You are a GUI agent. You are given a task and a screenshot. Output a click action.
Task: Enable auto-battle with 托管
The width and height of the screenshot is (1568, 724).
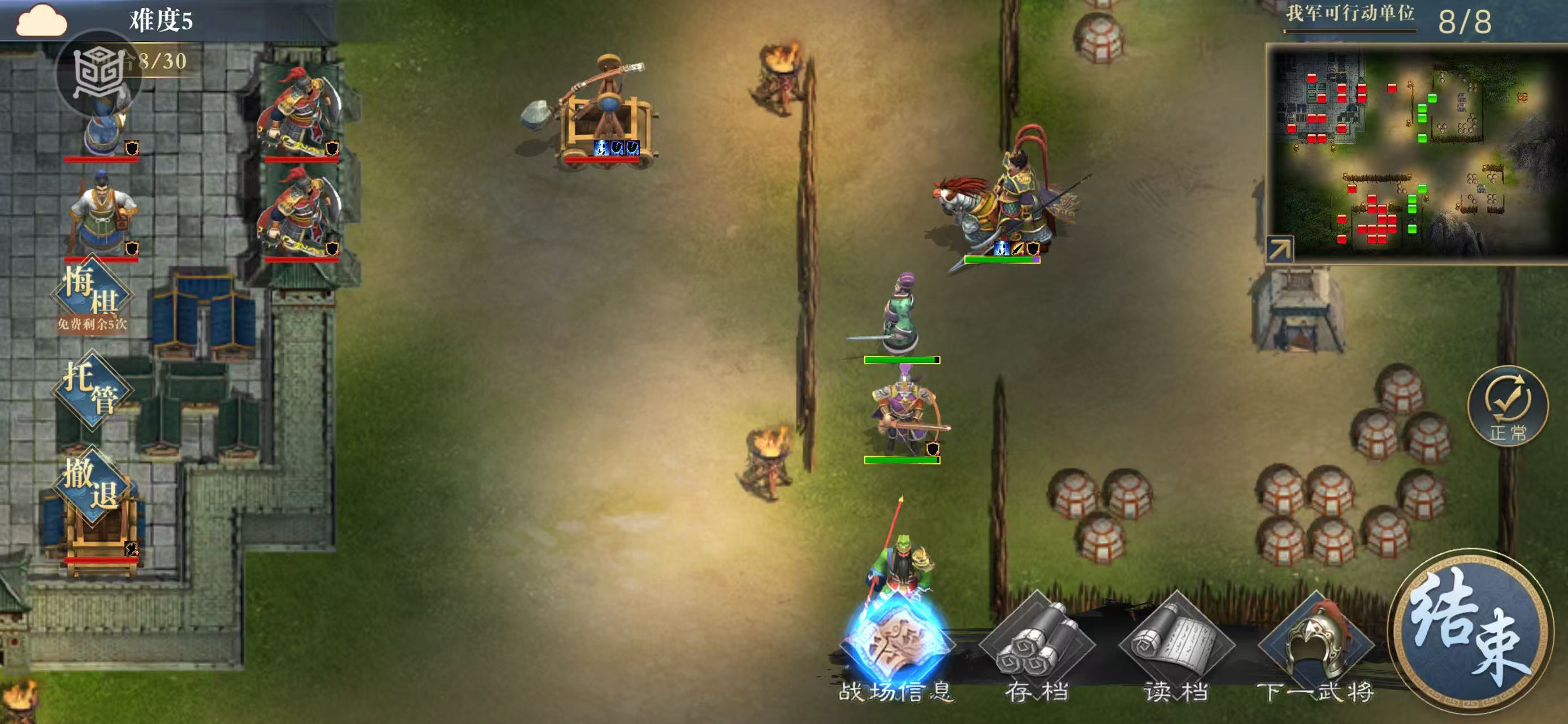click(92, 390)
